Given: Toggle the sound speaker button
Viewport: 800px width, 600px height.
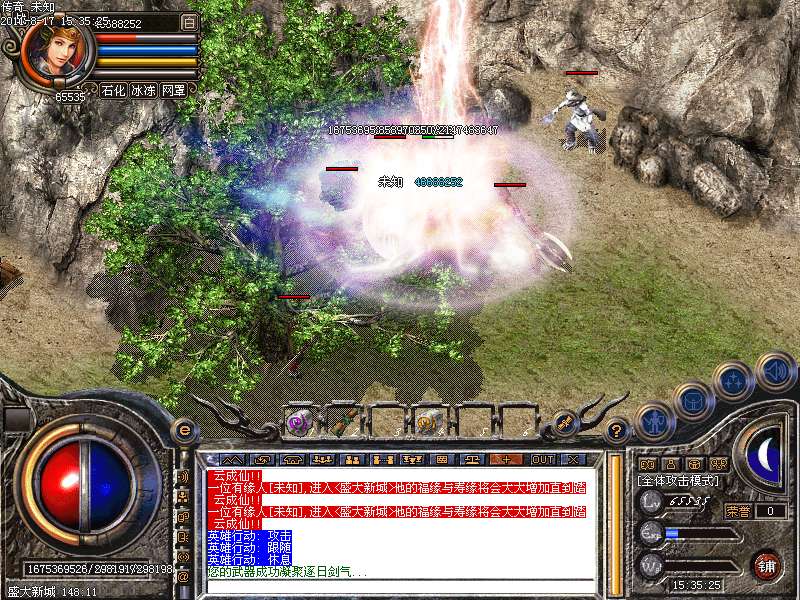Looking at the screenshot, I should (x=775, y=371).
